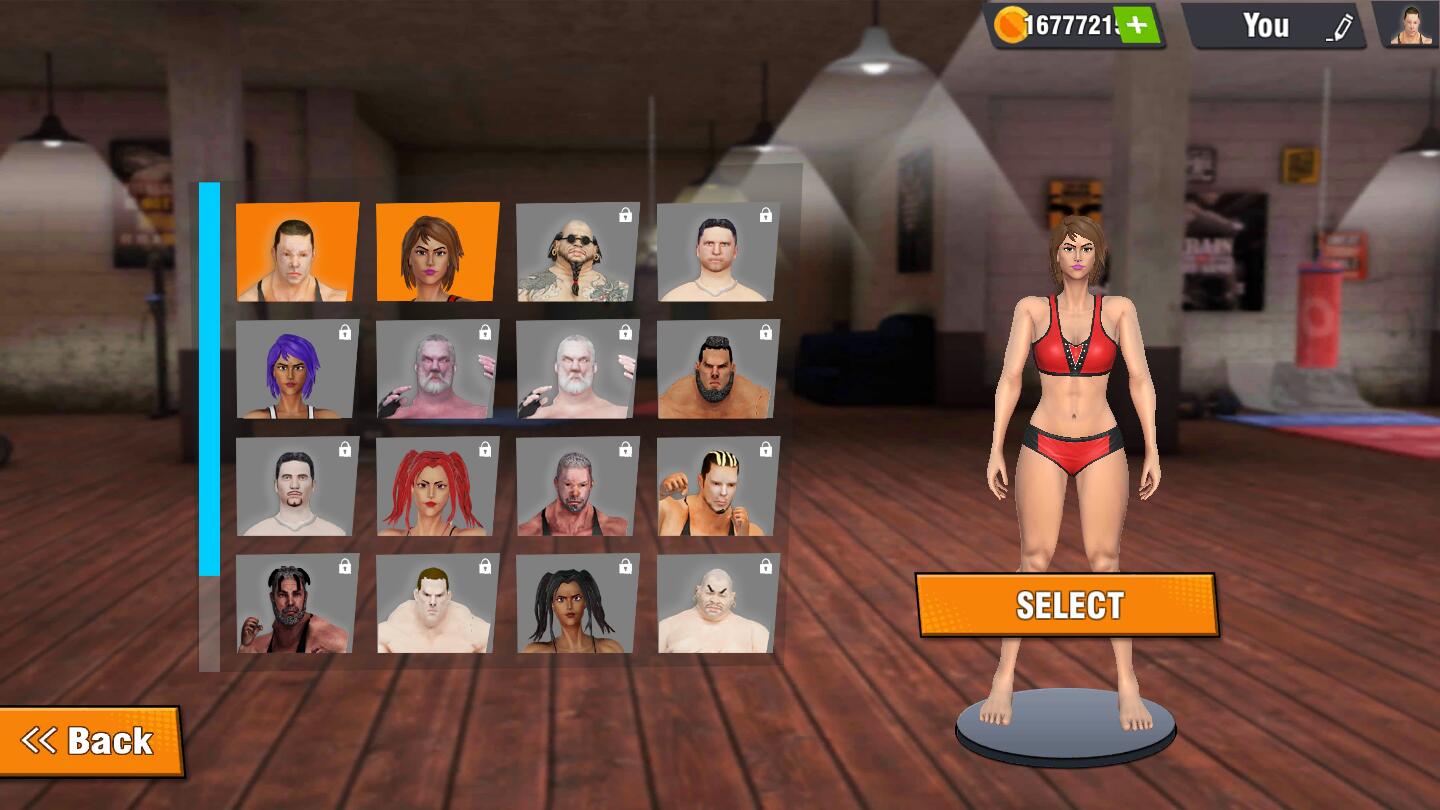Open the player profile avatar
The width and height of the screenshot is (1440, 810).
click(x=1410, y=25)
